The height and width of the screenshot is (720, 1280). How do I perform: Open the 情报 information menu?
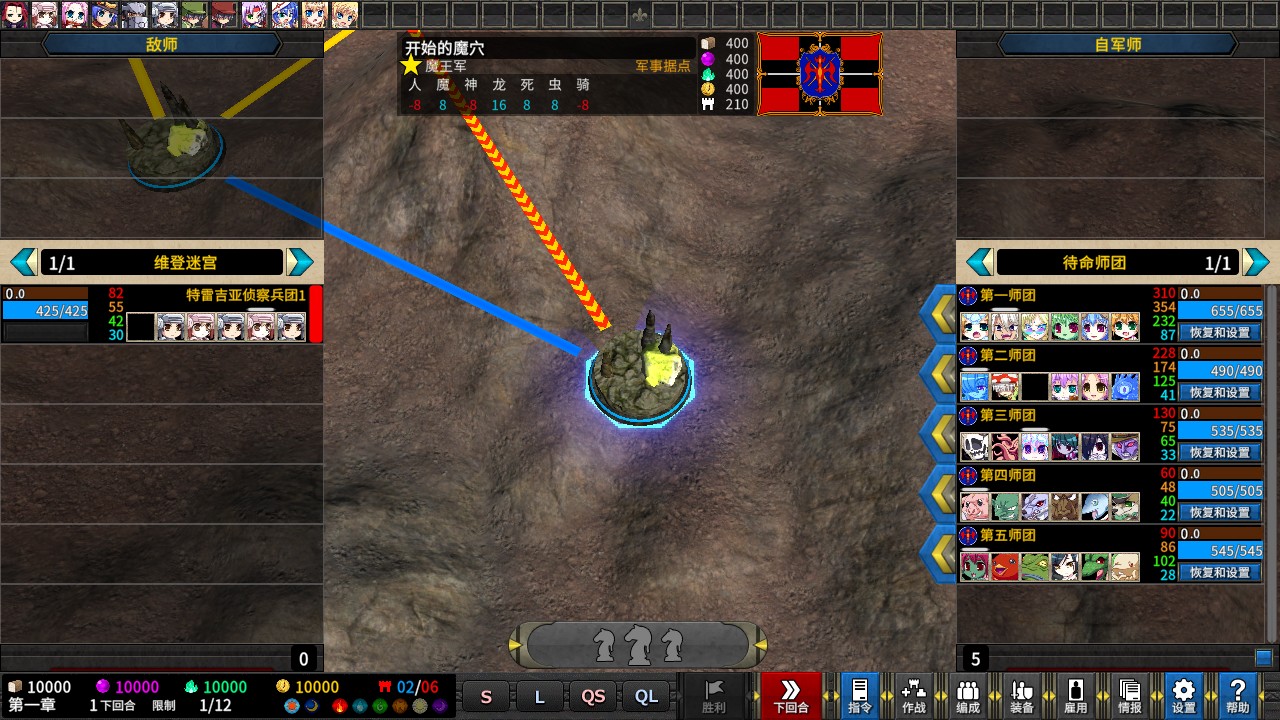(x=1129, y=695)
